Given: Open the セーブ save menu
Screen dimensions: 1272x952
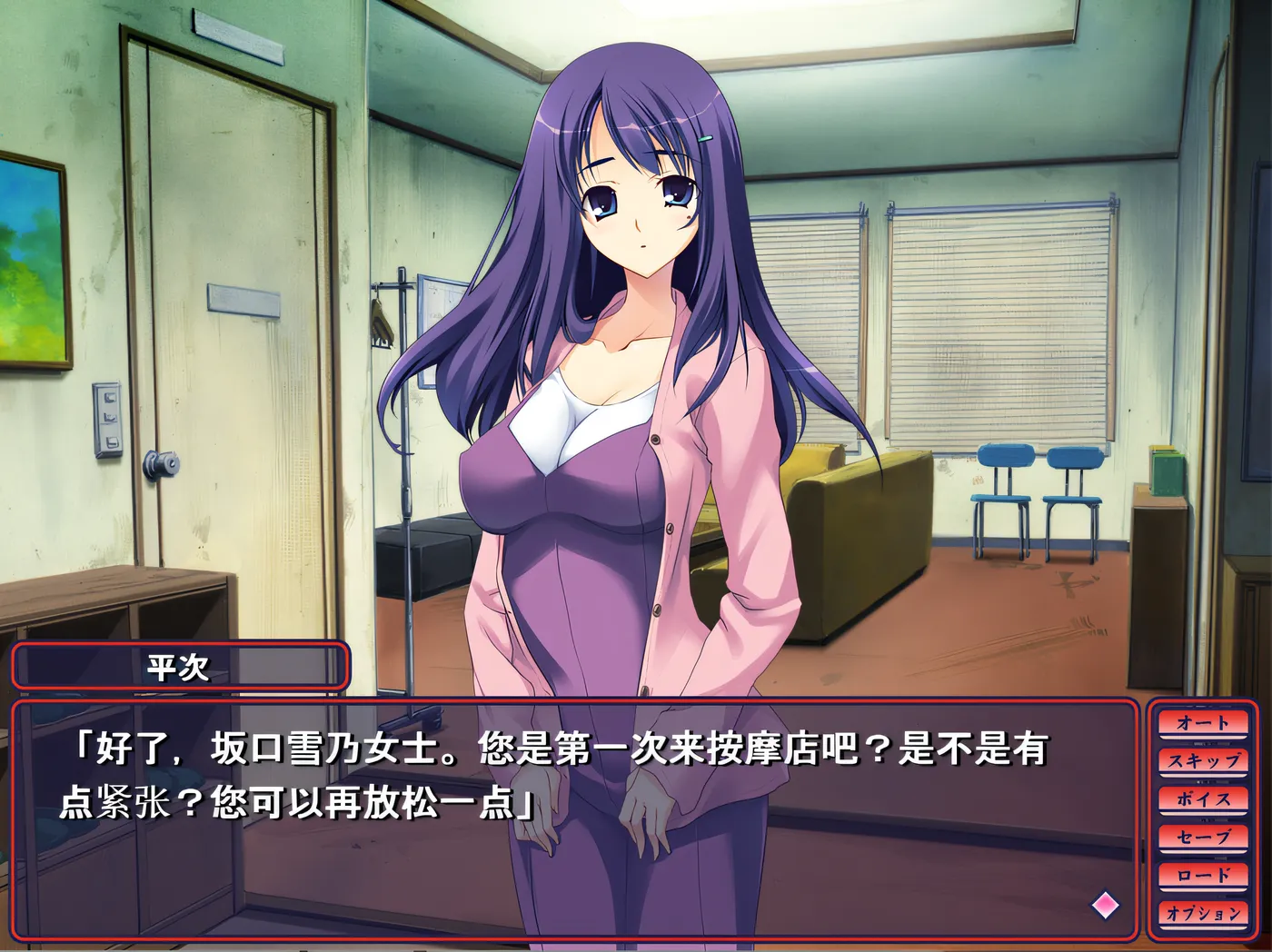Looking at the screenshot, I should click(x=1203, y=838).
